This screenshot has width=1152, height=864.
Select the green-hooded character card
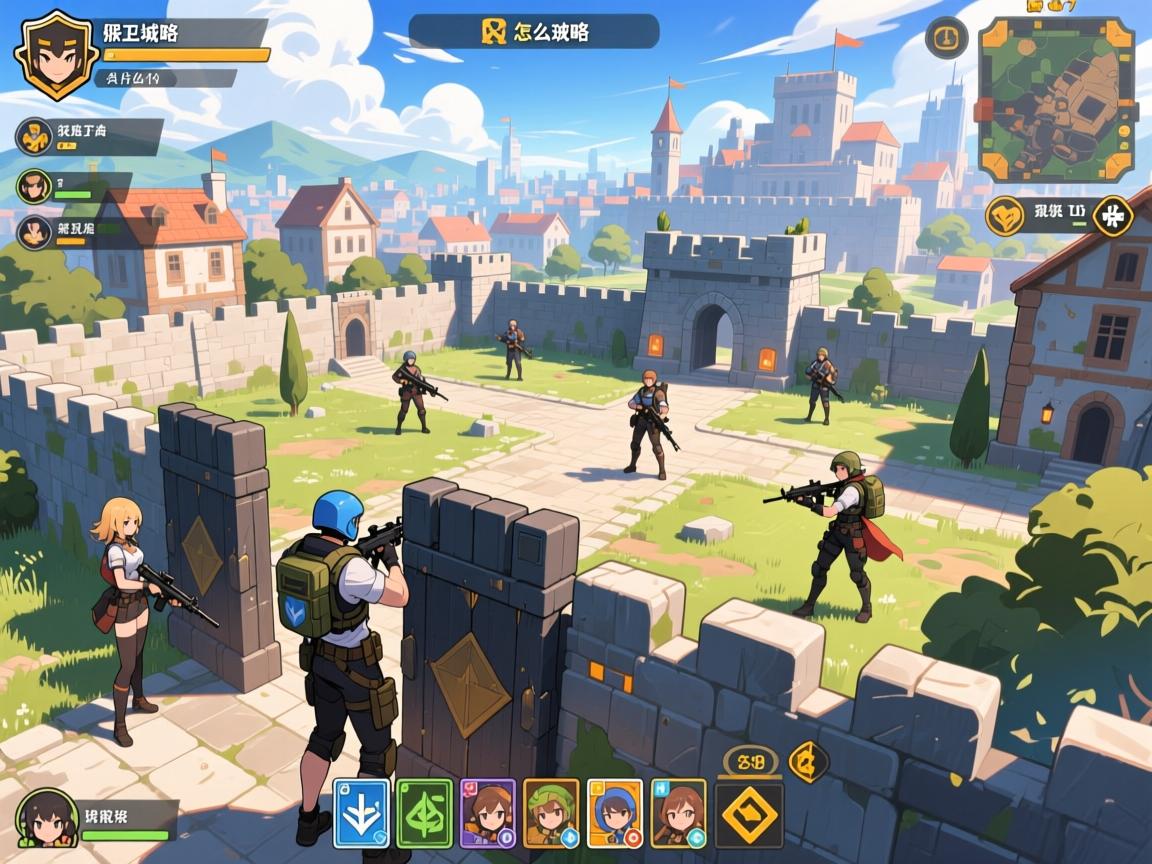click(x=551, y=812)
